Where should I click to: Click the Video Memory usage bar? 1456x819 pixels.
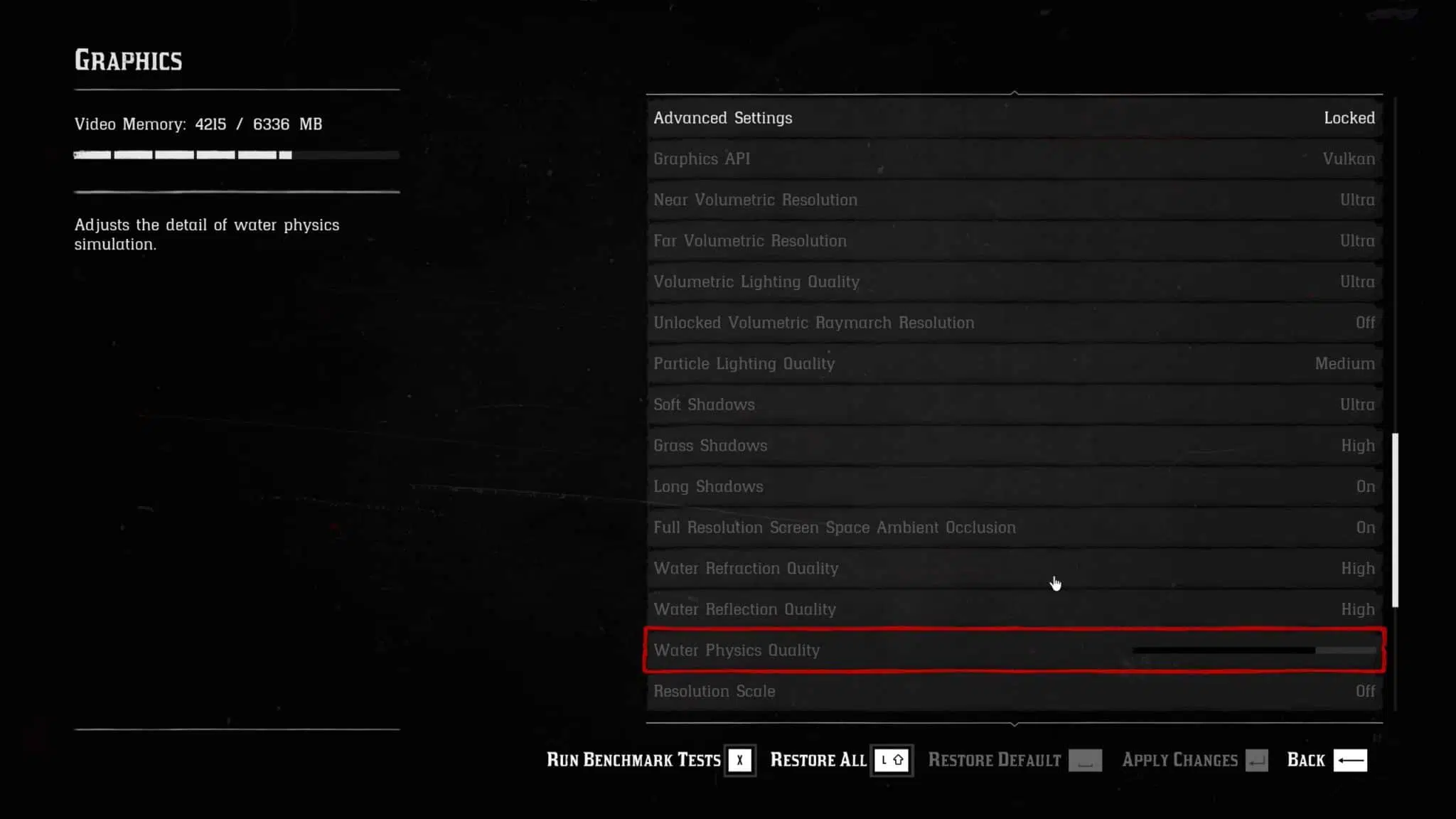235,154
